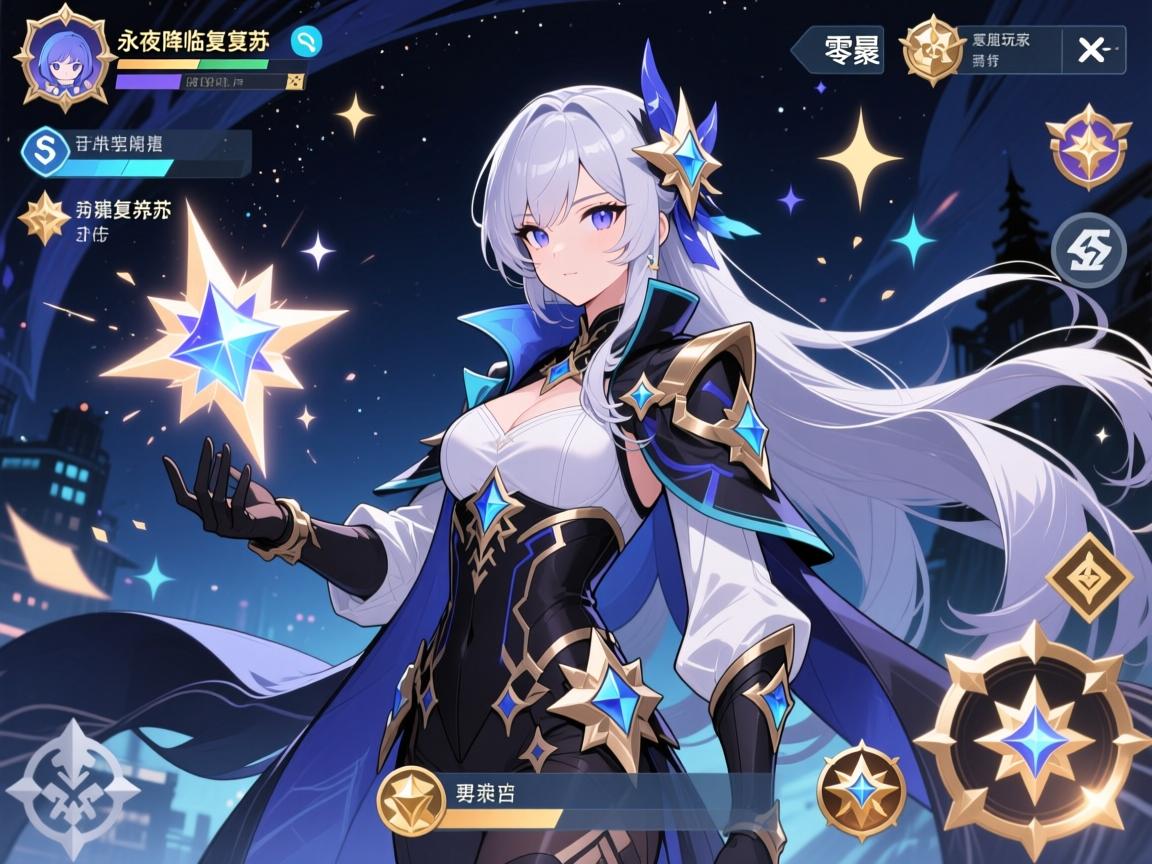This screenshot has width=1152, height=864.
Task: Open the gold star emblem at the top
Action: (931, 49)
